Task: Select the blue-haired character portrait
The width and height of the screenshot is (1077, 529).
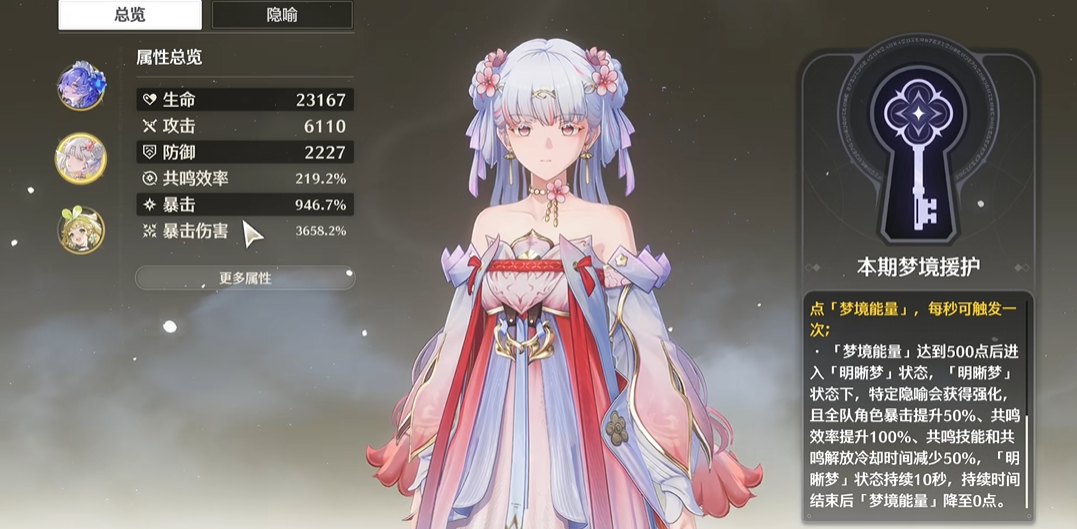Action: coord(81,86)
